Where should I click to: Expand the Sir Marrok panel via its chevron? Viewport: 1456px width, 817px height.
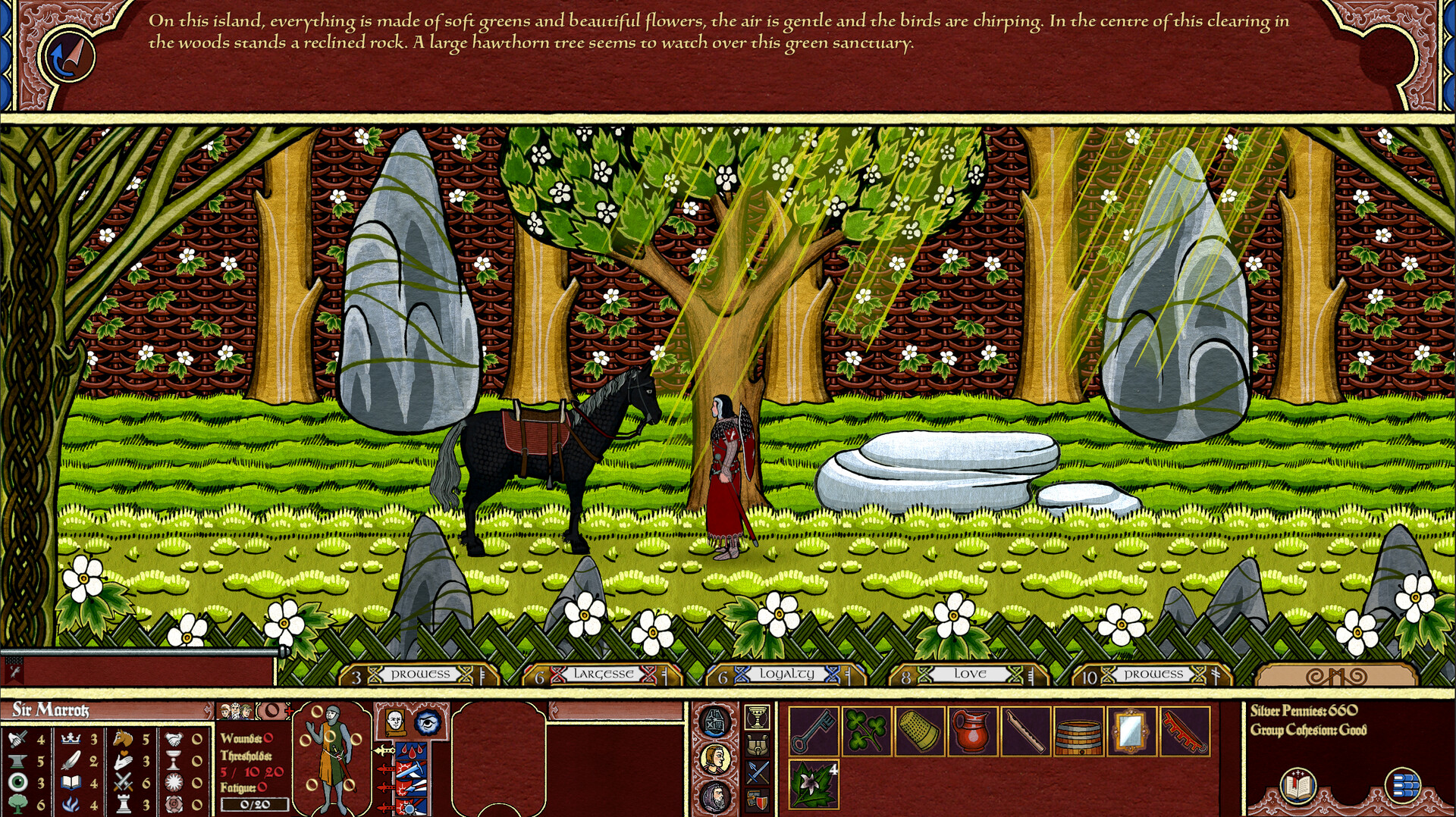(x=209, y=711)
